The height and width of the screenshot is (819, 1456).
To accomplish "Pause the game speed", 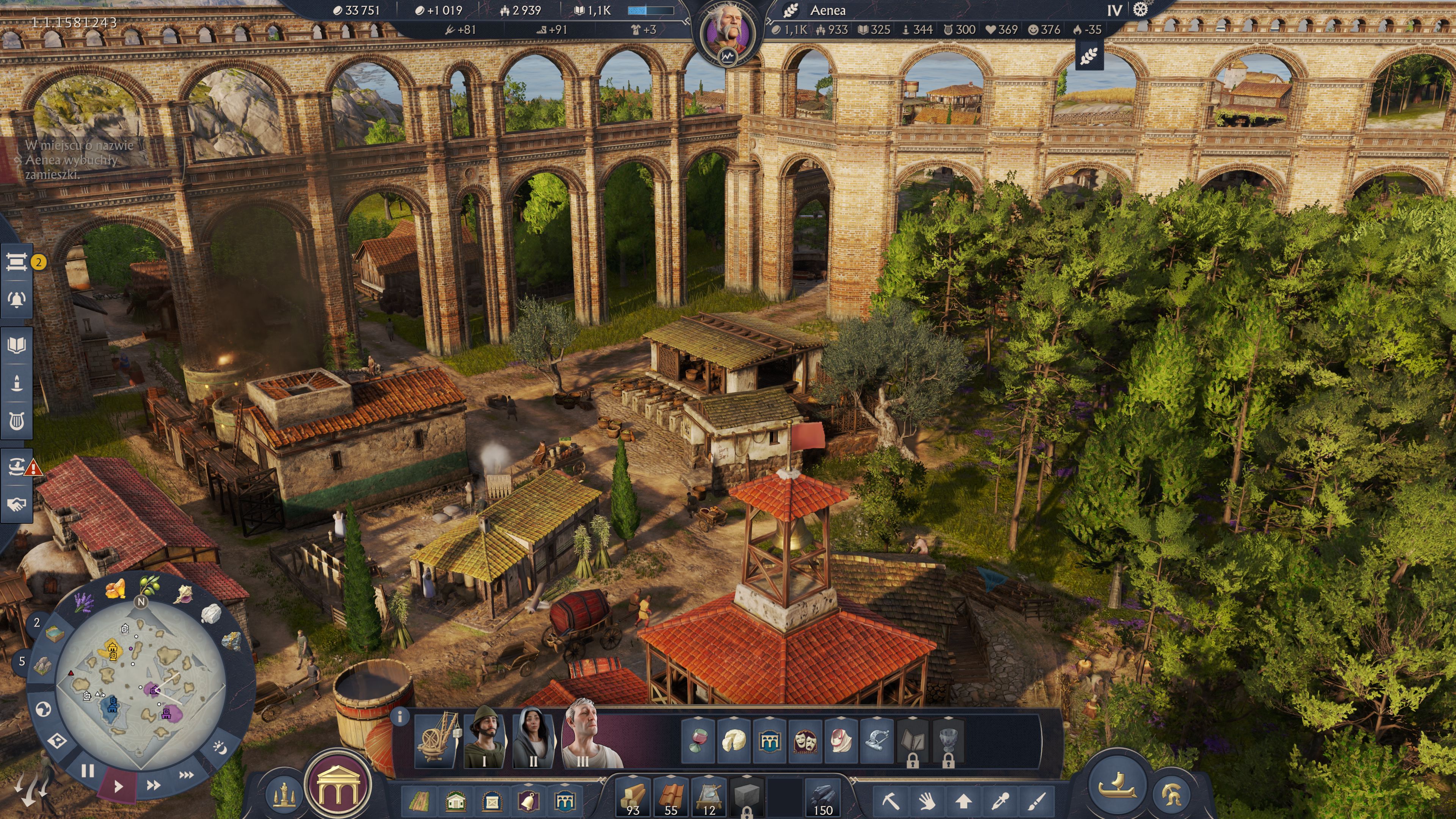I will (x=88, y=770).
